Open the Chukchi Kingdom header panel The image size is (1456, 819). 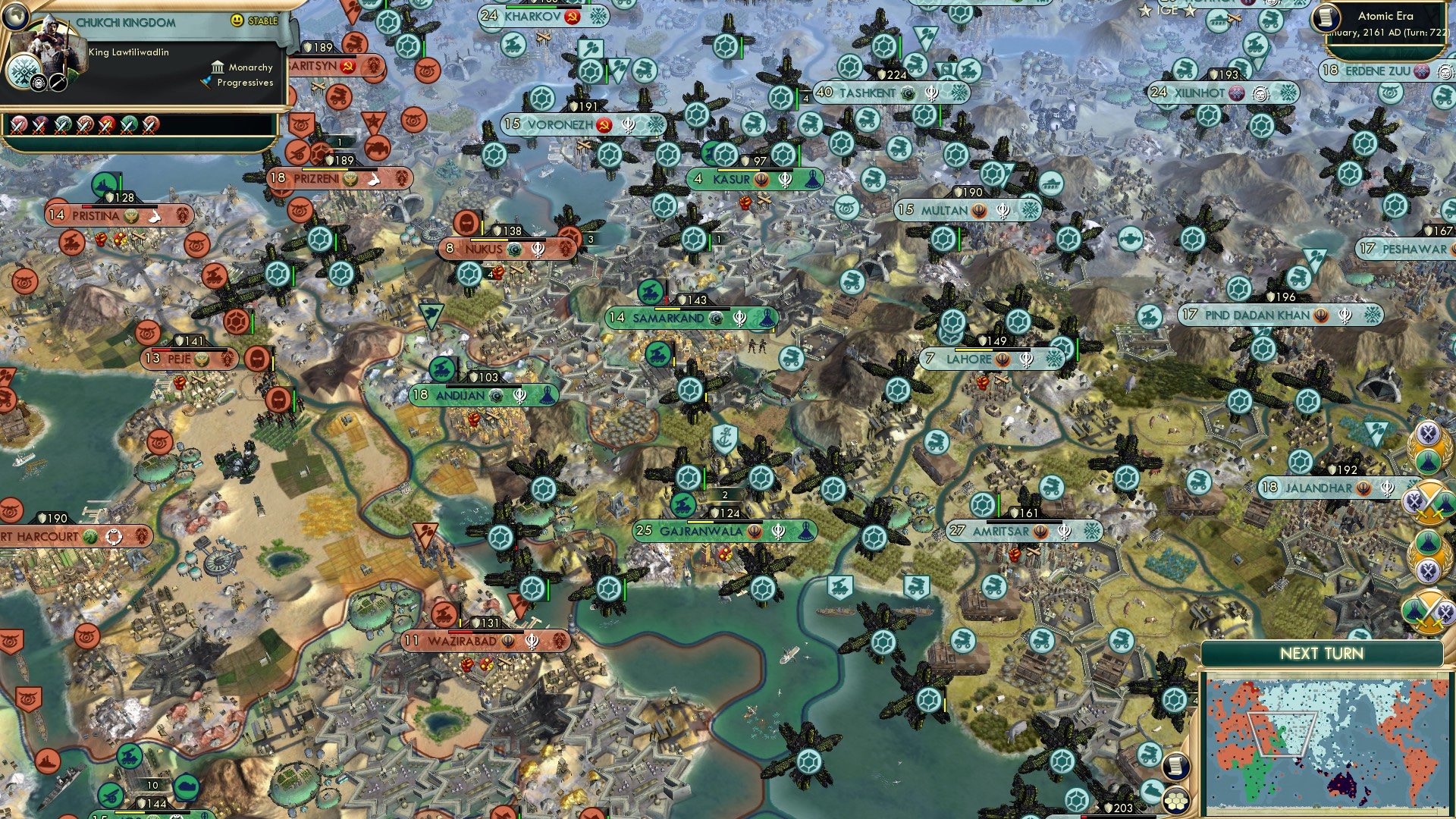click(125, 21)
